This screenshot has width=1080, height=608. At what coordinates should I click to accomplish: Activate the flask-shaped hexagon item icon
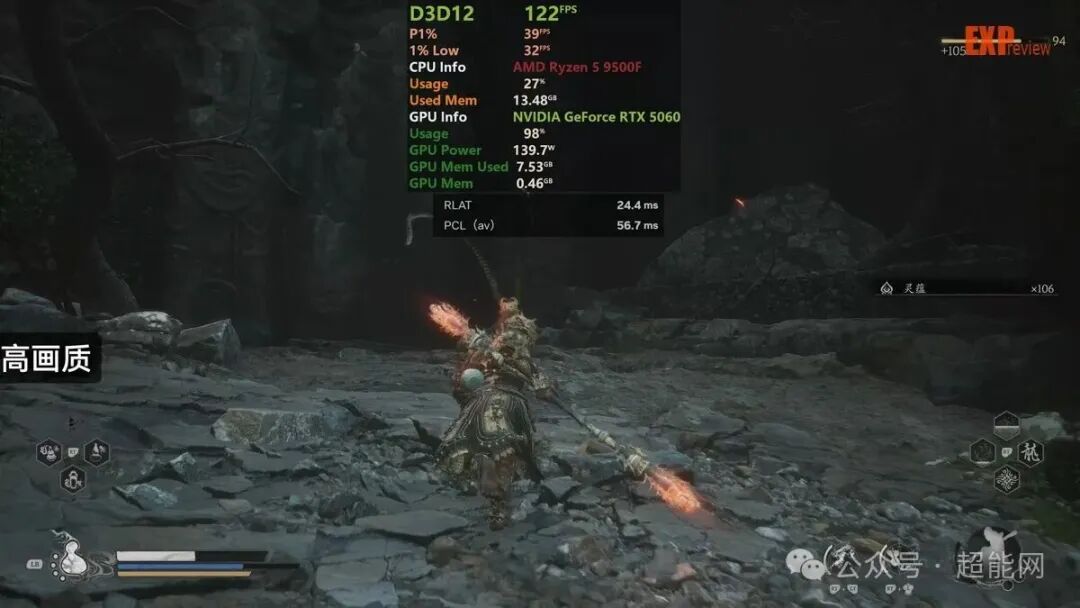click(x=97, y=453)
